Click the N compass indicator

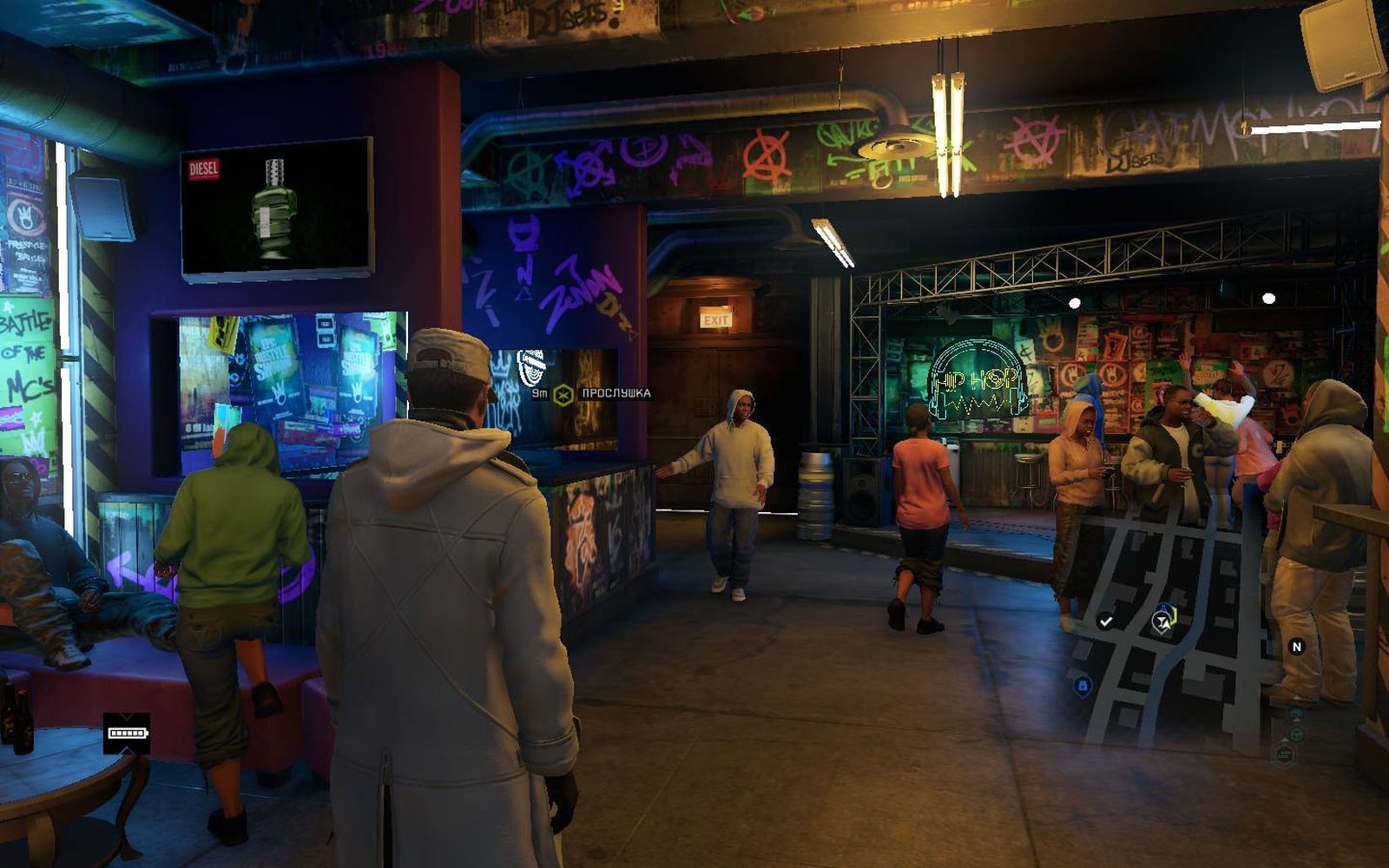pos(1297,647)
